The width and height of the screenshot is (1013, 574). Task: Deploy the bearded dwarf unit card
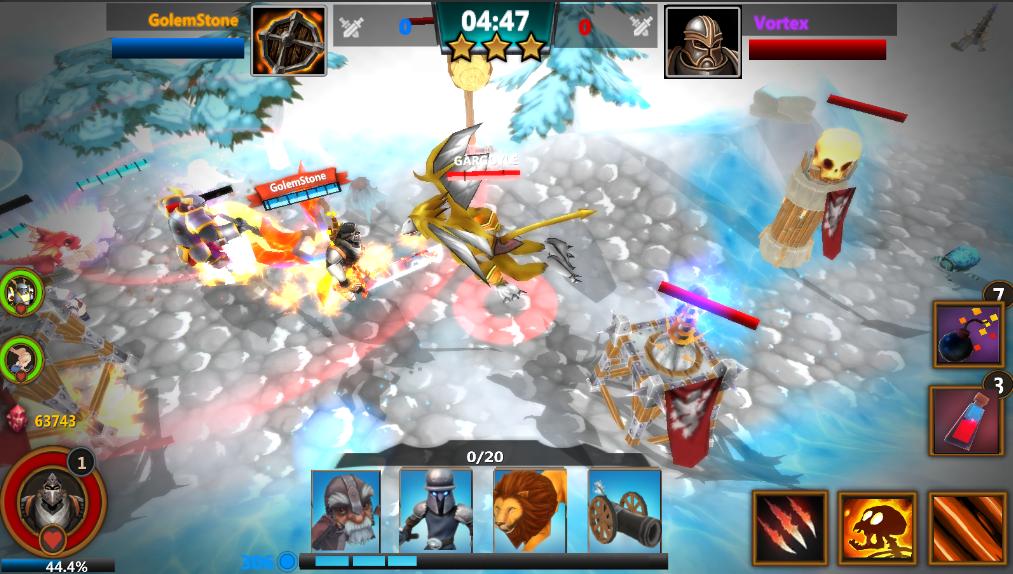pos(345,509)
